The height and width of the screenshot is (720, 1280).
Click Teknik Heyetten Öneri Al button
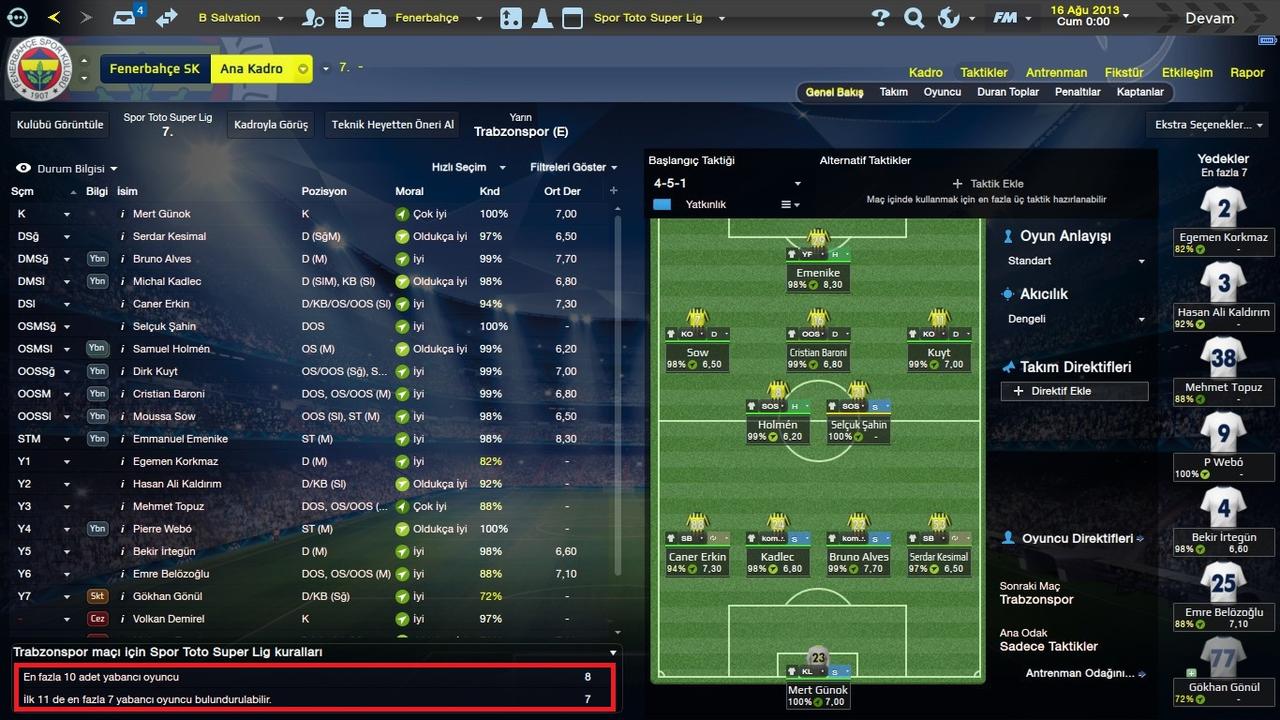[393, 125]
